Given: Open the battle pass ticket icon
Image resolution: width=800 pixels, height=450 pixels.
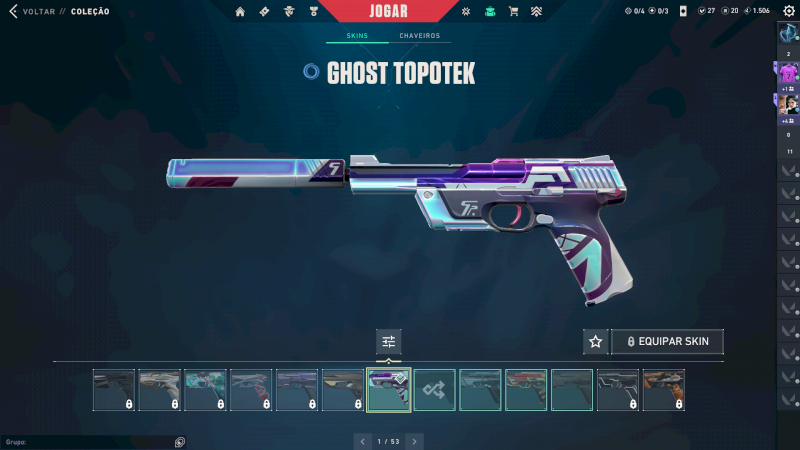Looking at the screenshot, I should 263,11.
